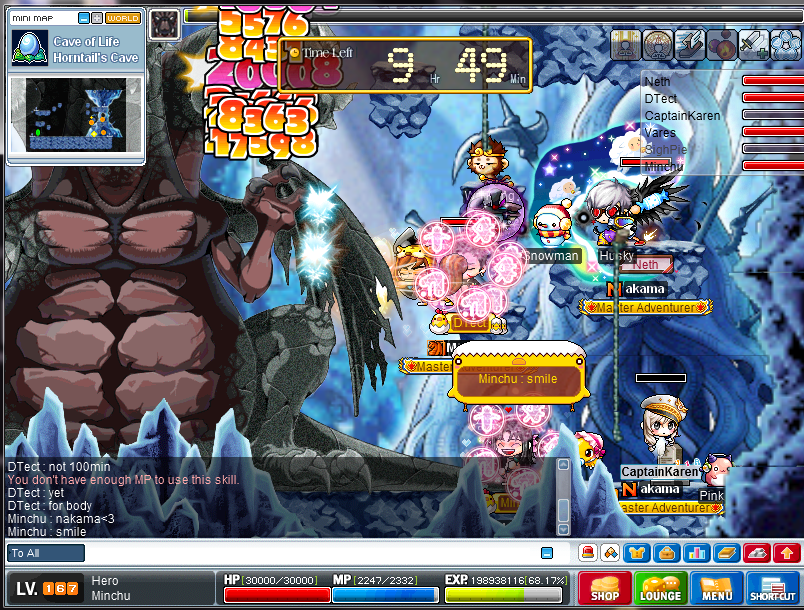Click the winged boot buff icon
The width and height of the screenshot is (804, 610).
click(689, 44)
